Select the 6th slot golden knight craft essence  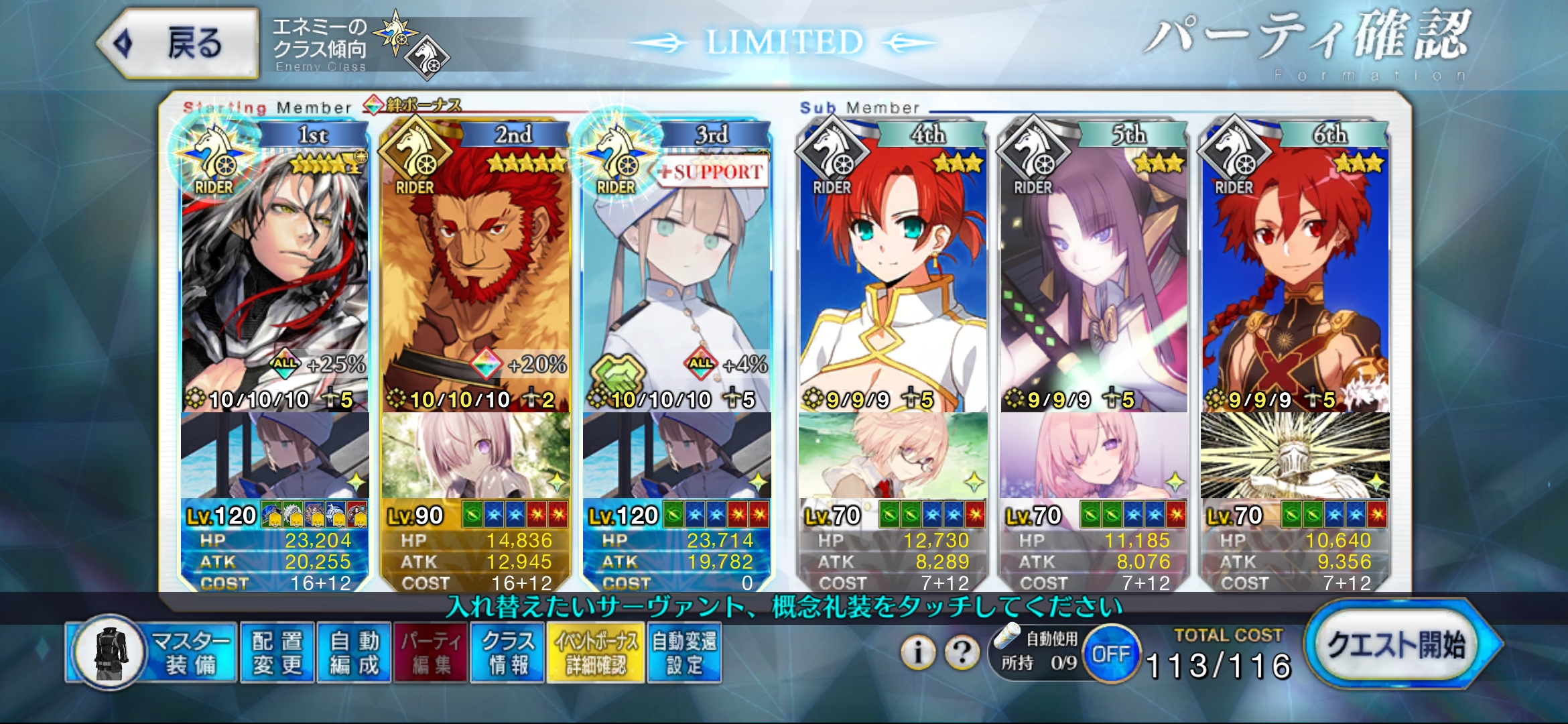point(1295,456)
